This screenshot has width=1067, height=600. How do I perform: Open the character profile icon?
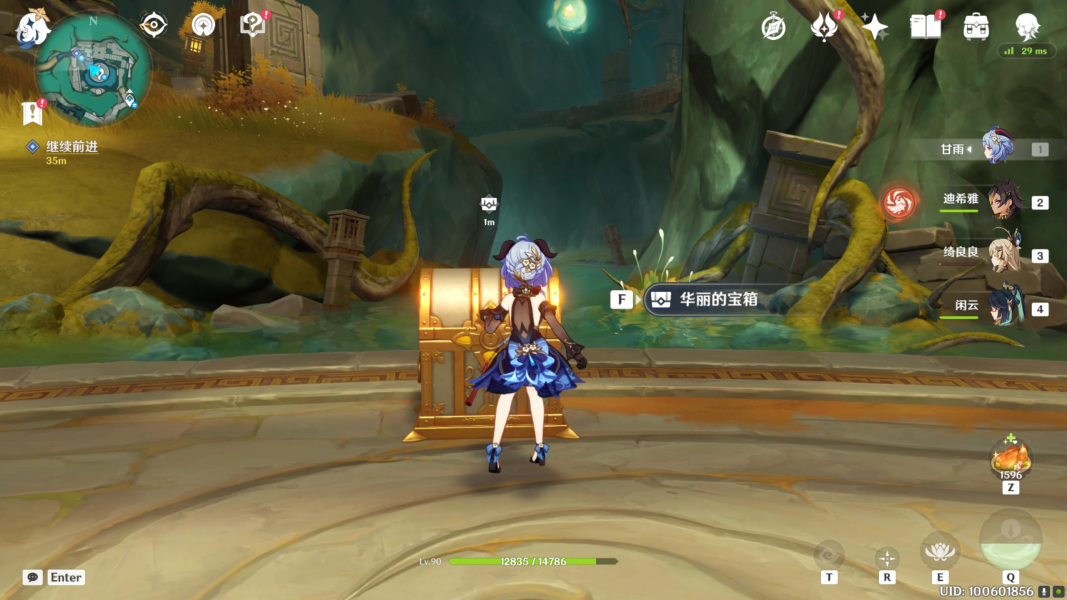(x=1028, y=27)
